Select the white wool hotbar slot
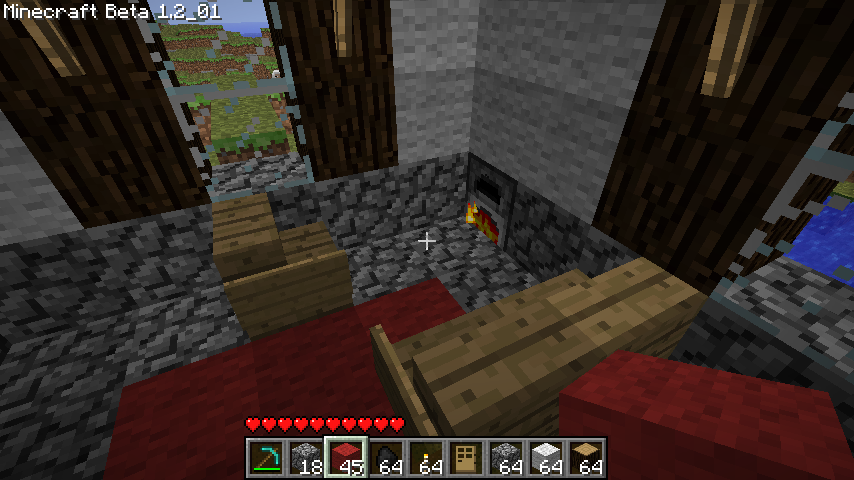The height and width of the screenshot is (480, 854). [x=546, y=458]
